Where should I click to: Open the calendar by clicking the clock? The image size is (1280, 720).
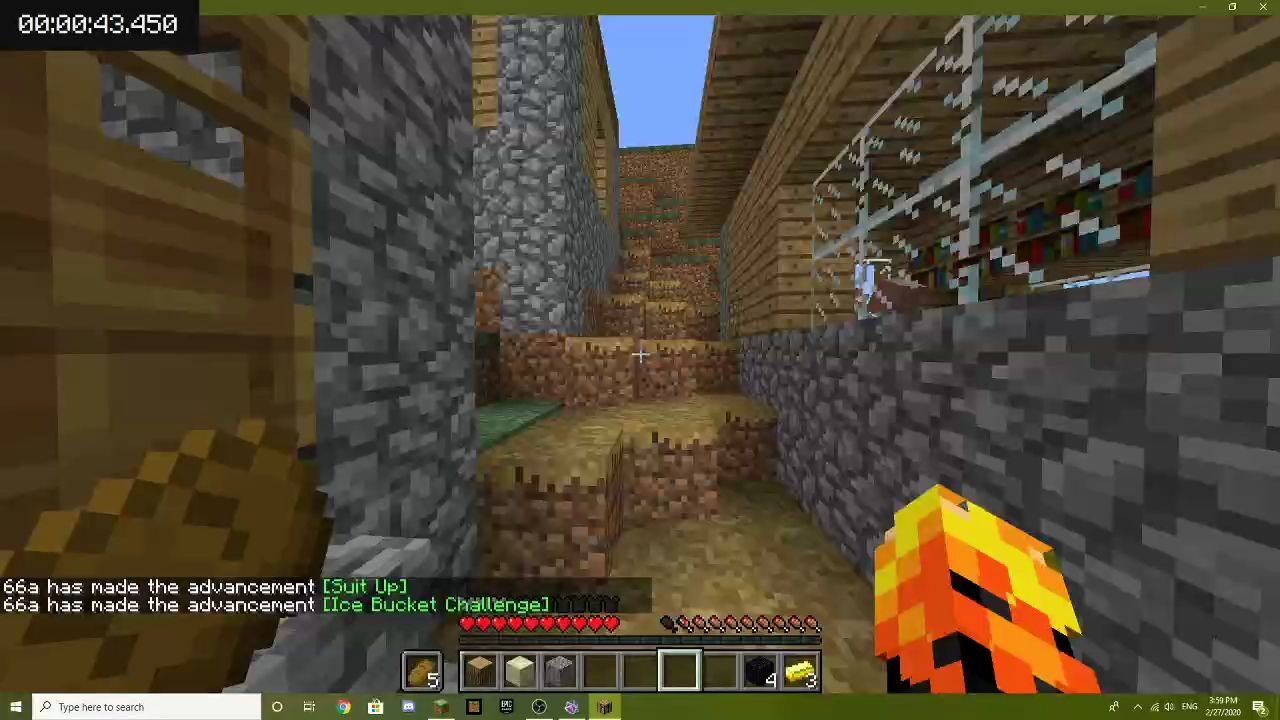click(x=1222, y=707)
